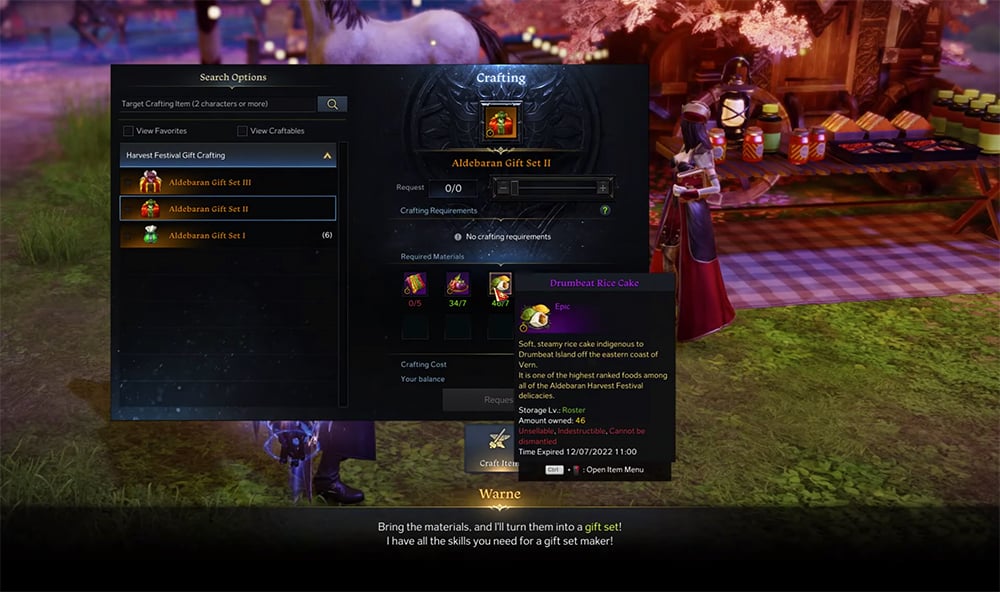Collapse the Harvest Festival Gift Crafting category
The width and height of the screenshot is (1000, 592).
tap(326, 156)
